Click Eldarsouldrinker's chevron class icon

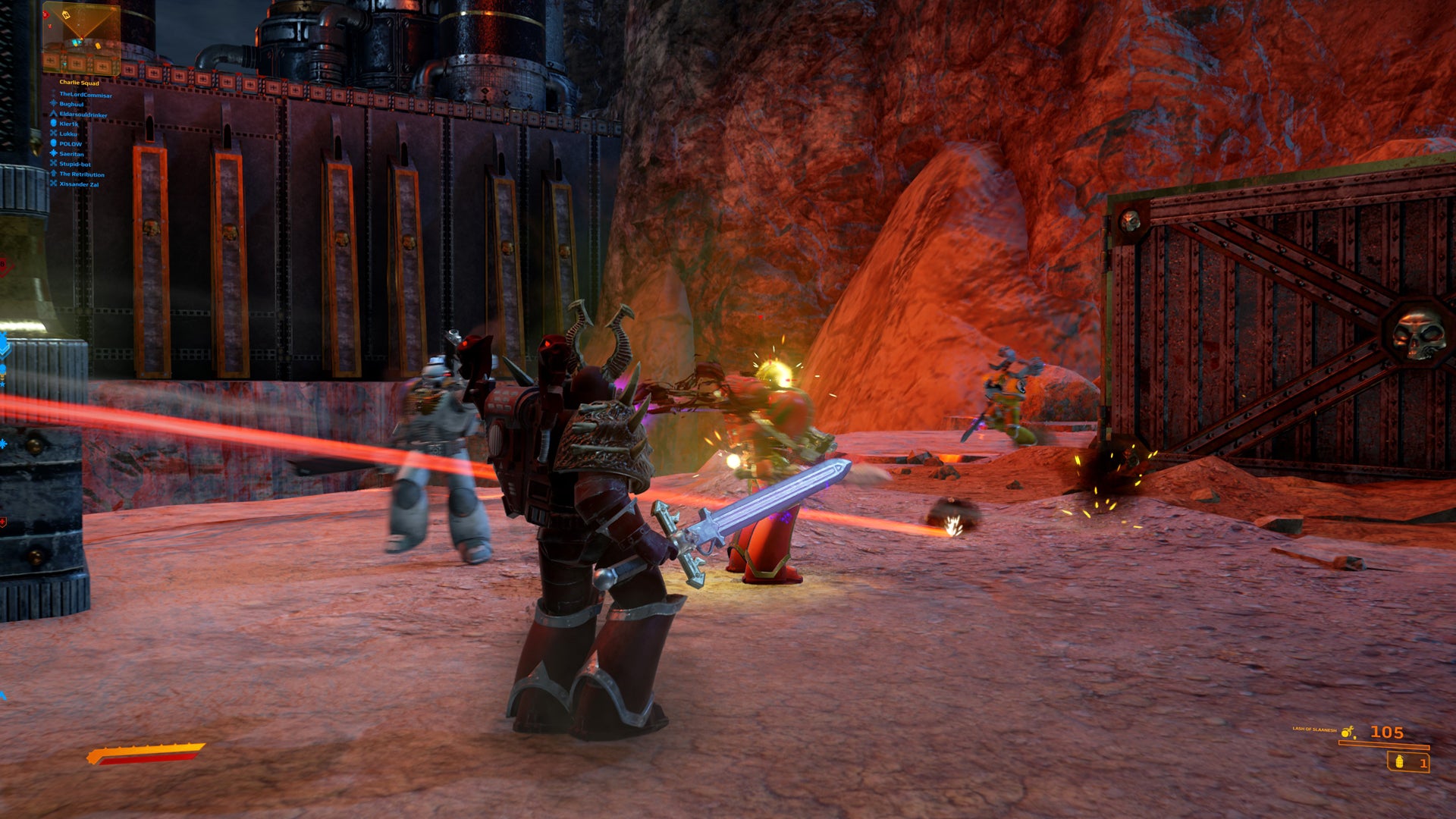pos(53,114)
